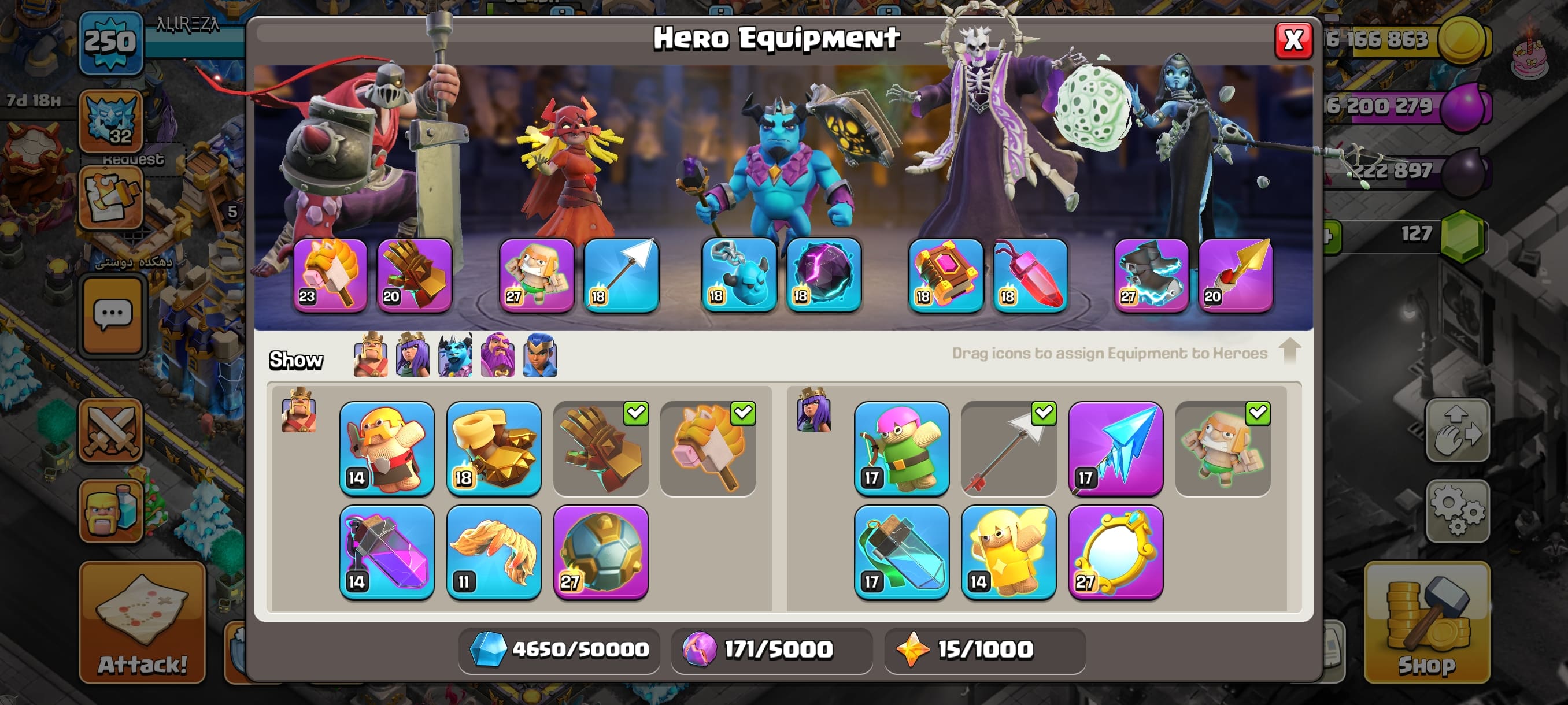The image size is (1568, 705).
Task: Pick the level 14 Rage Vial equipment
Action: [x=387, y=552]
